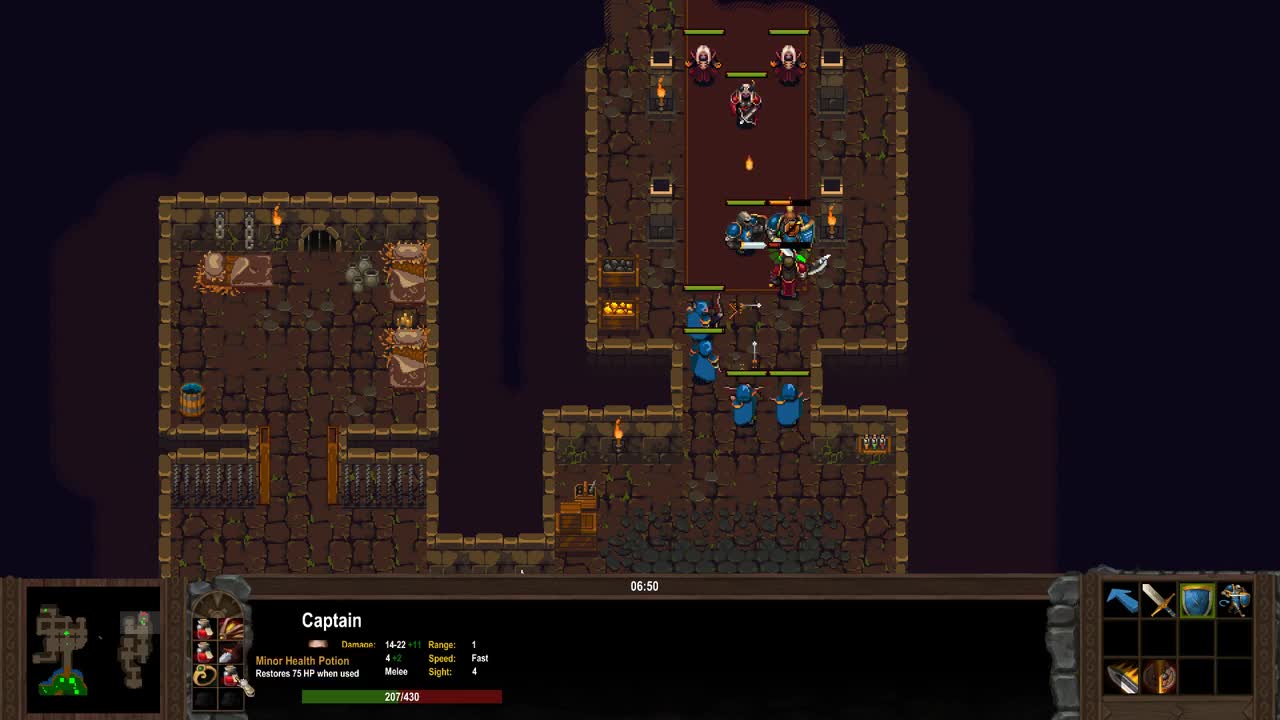The width and height of the screenshot is (1280, 720).
Task: Click an empty ability grid slot
Action: pos(1198,640)
